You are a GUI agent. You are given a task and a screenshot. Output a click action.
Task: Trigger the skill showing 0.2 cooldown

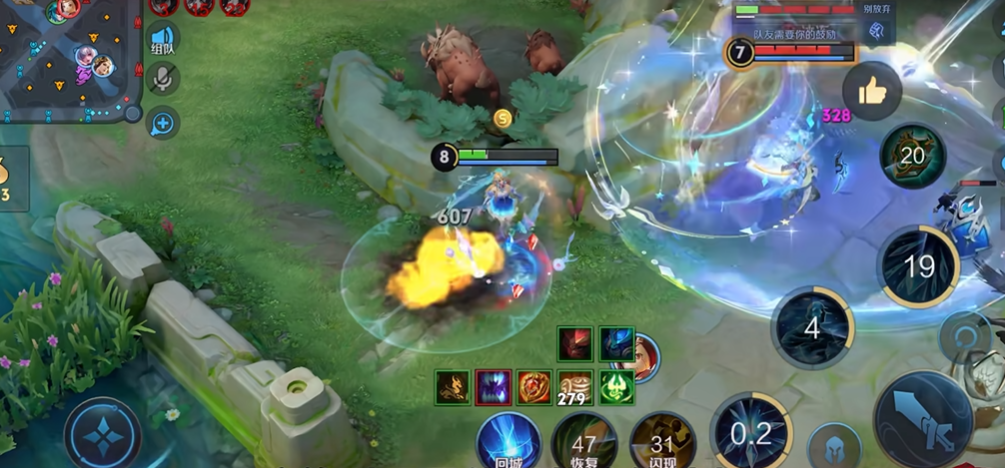click(750, 434)
